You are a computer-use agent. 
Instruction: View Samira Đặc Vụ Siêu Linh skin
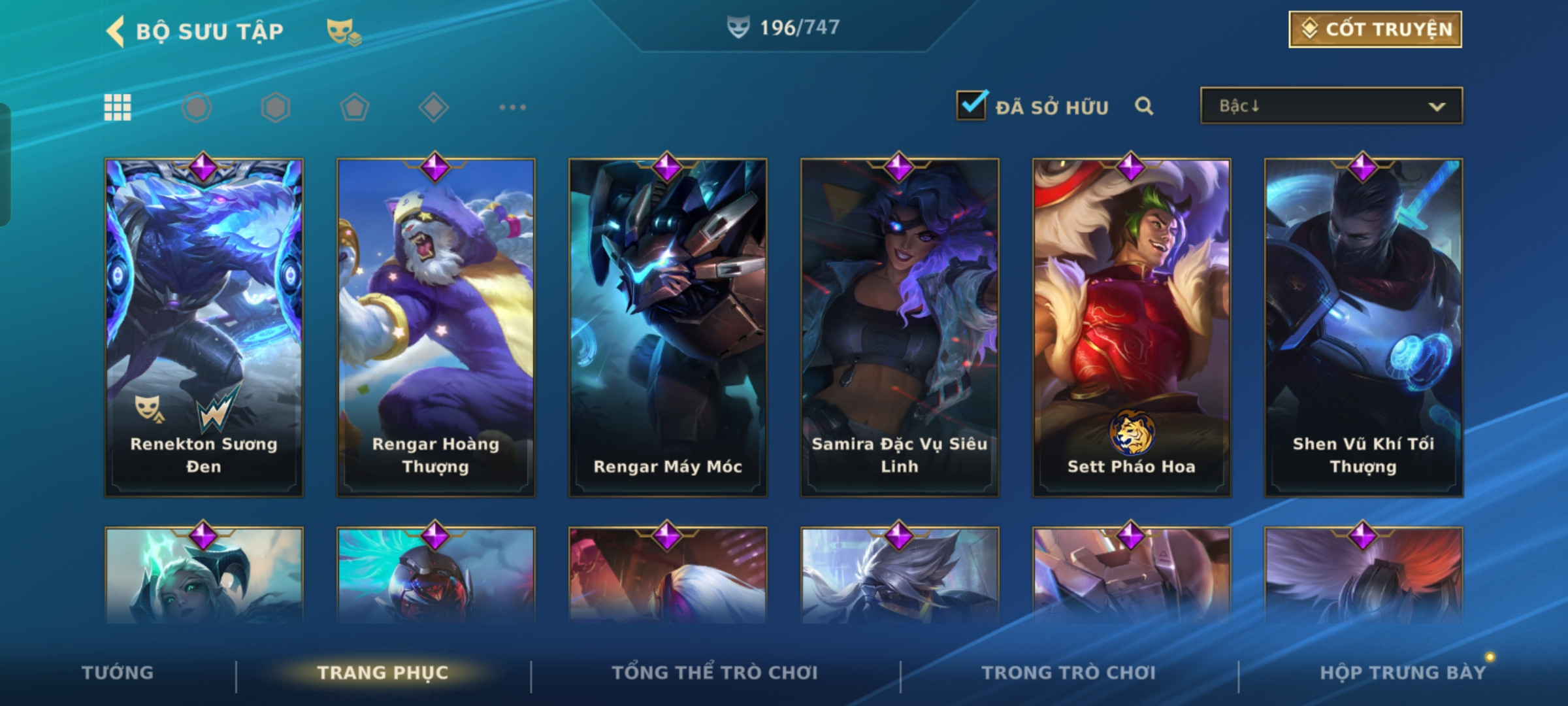coord(900,327)
